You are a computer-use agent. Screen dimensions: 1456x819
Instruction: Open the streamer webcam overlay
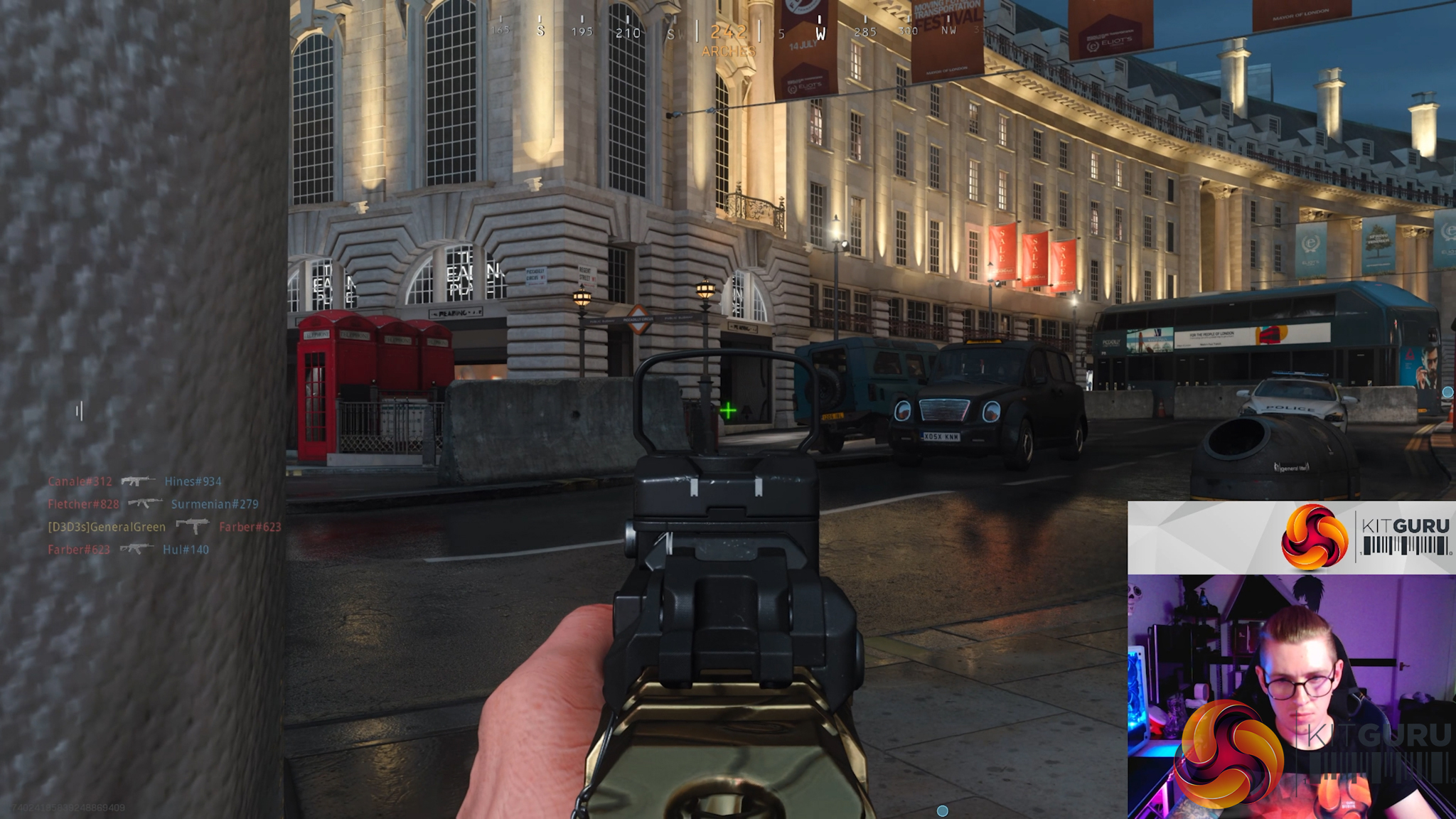tap(1291, 697)
